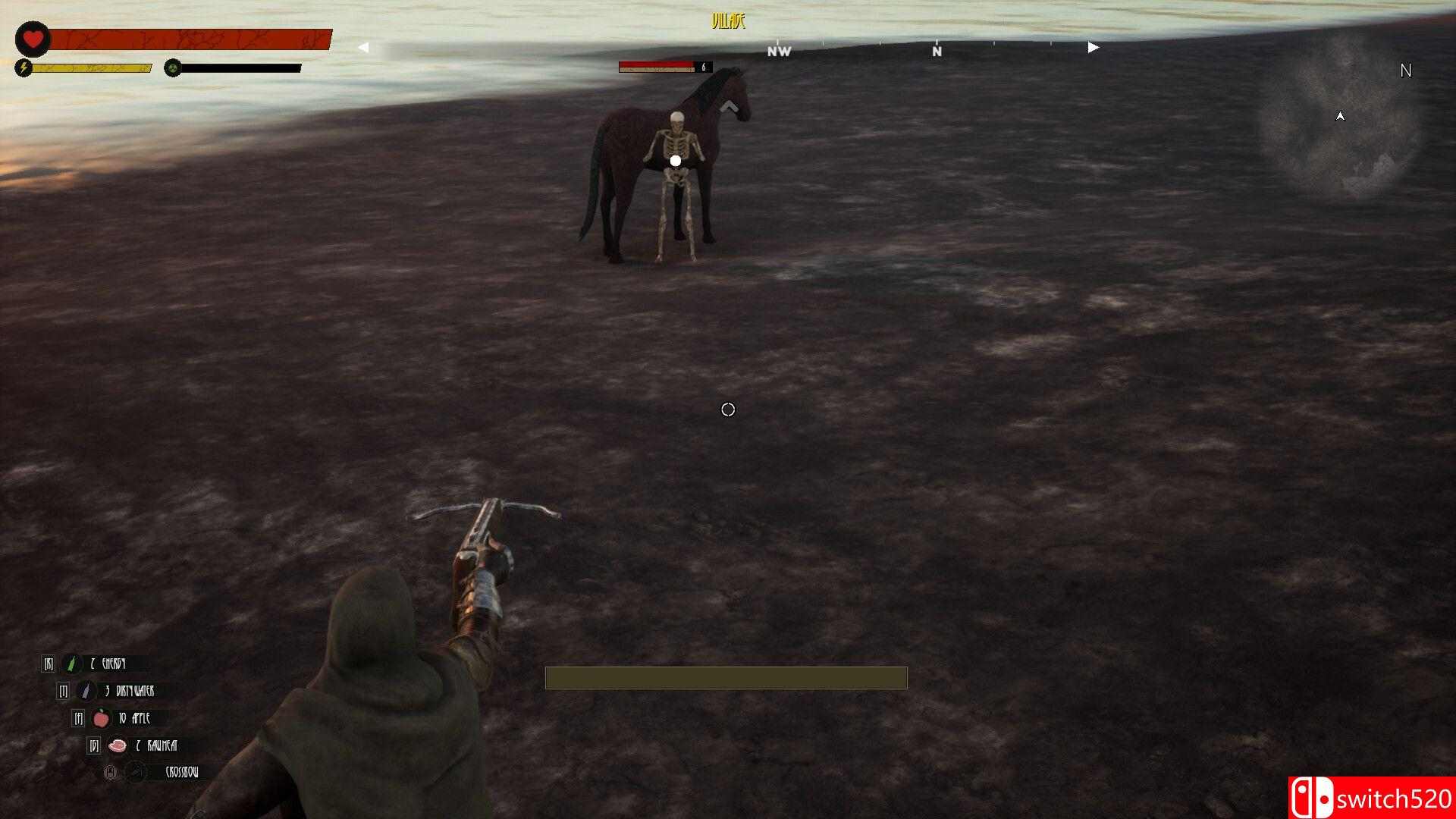Select the Dirty Water bottle icon
Image resolution: width=1456 pixels, height=819 pixels.
pos(86,690)
